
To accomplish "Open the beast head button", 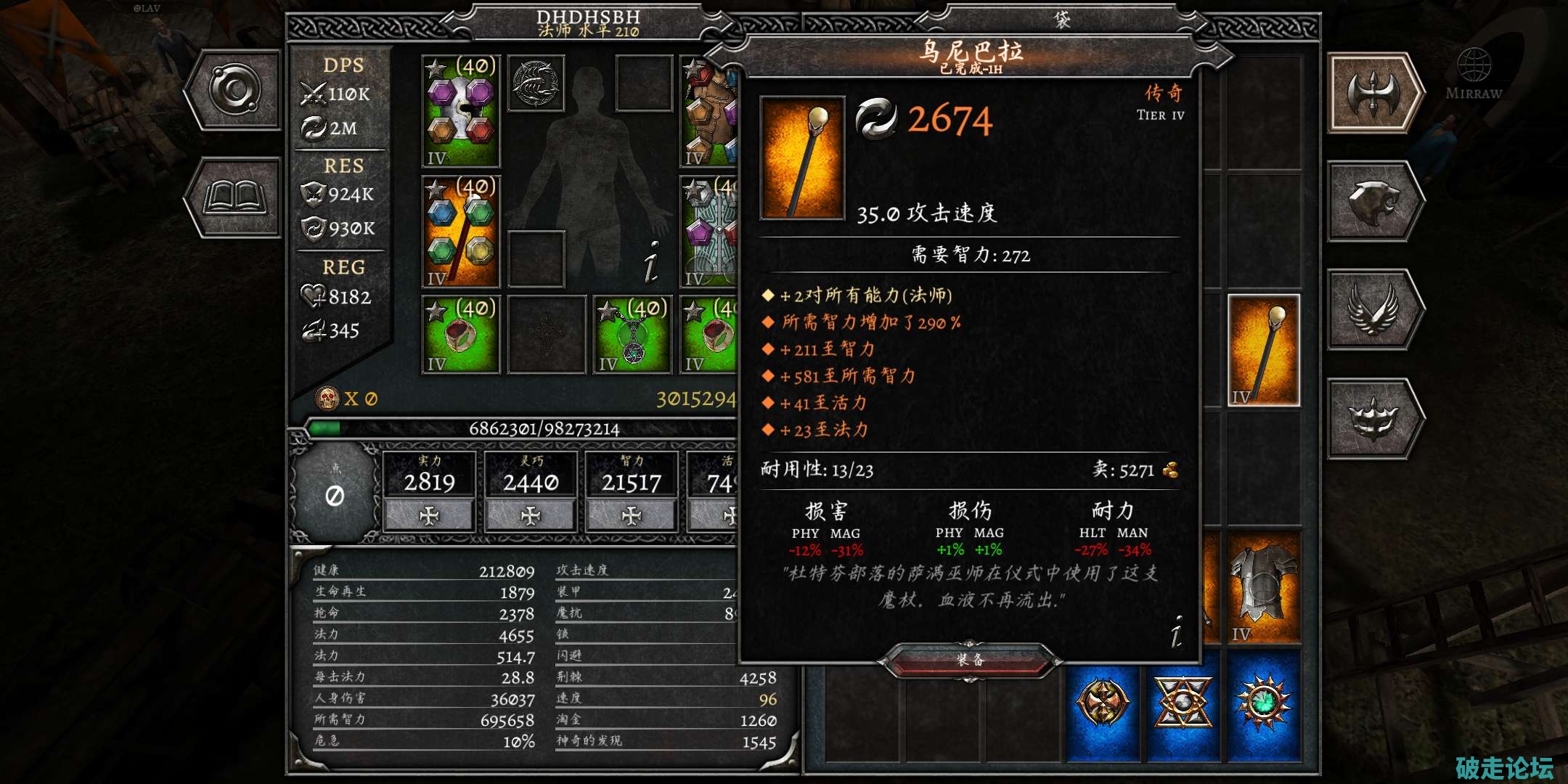I will 1374,201.
